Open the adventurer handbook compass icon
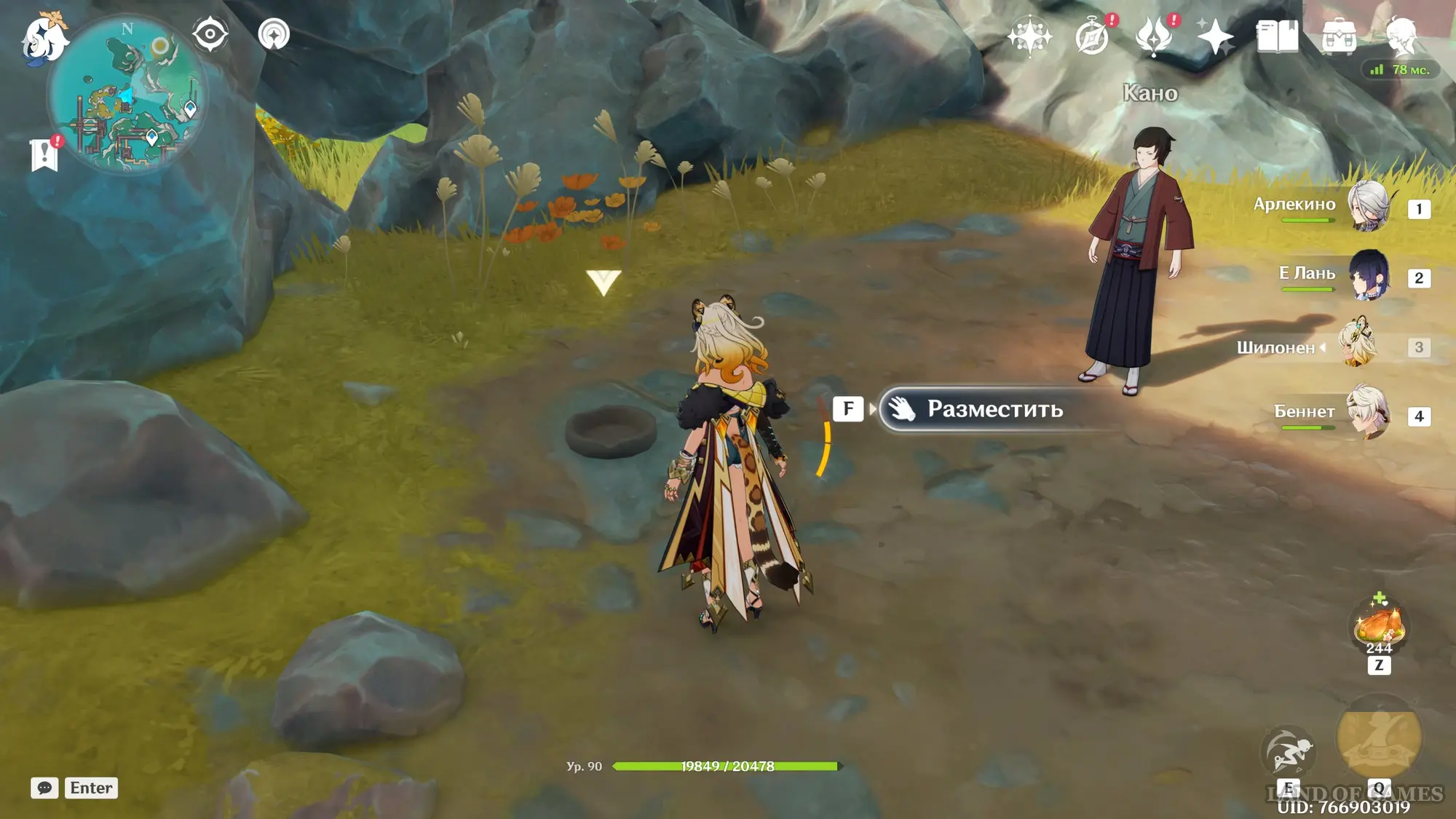 [x=1092, y=36]
